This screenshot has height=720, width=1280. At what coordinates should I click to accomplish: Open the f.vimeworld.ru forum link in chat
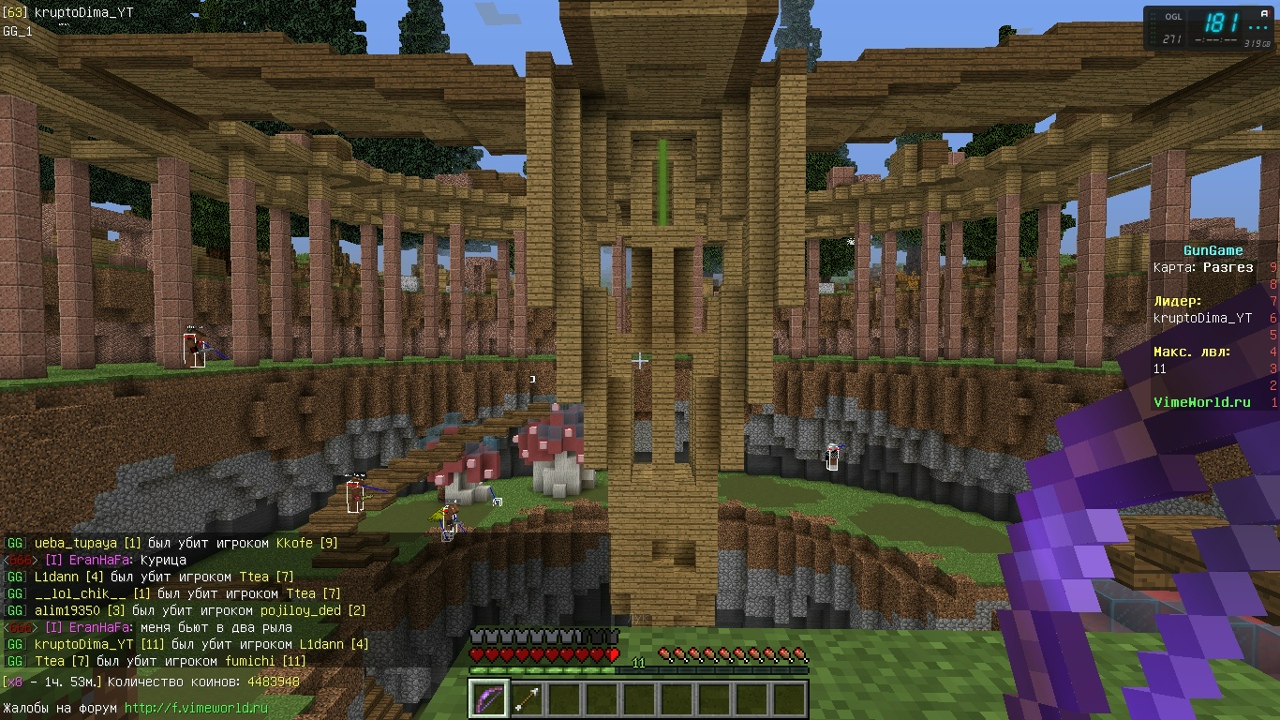tap(196, 708)
